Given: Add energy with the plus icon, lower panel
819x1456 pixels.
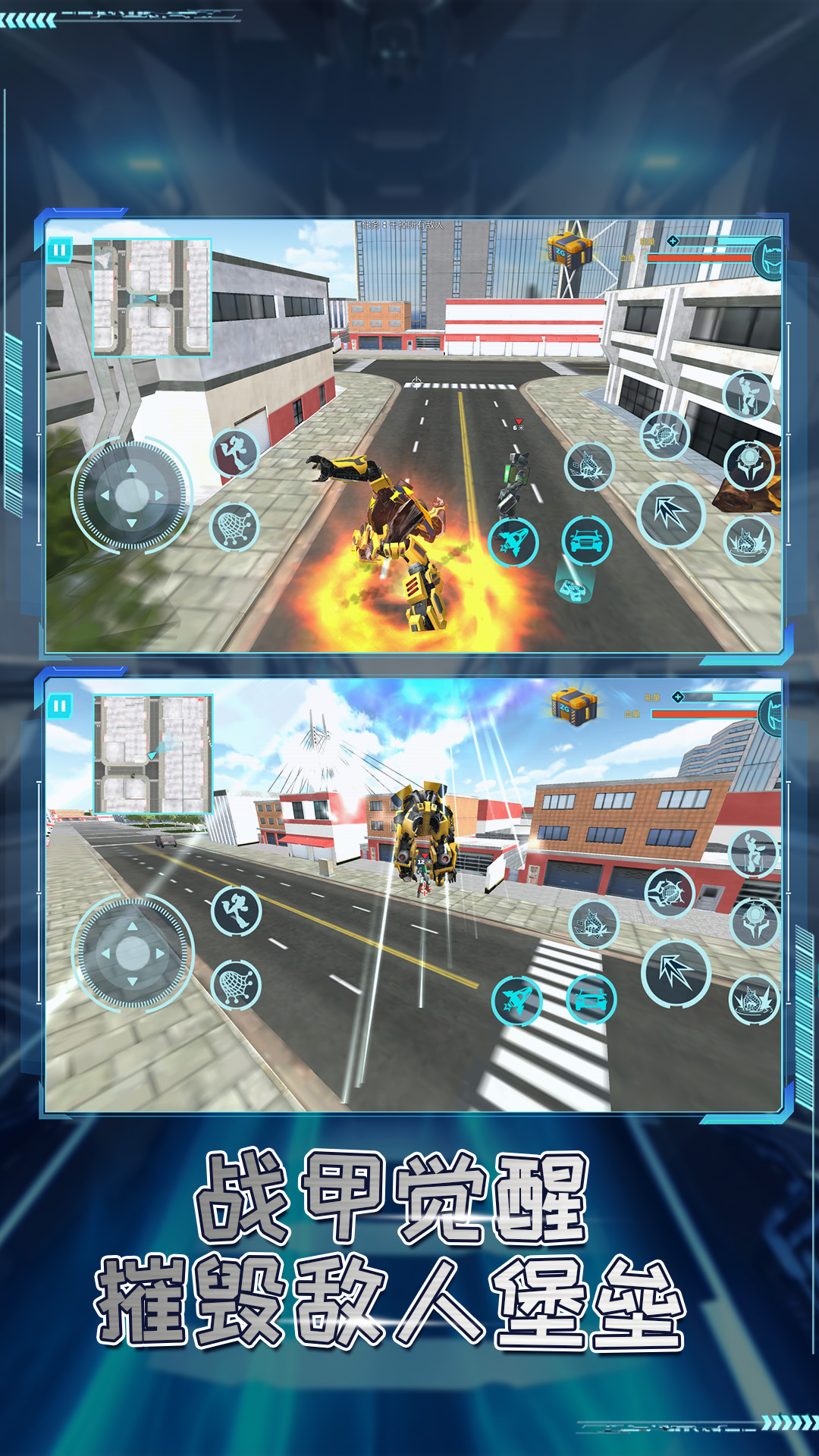Looking at the screenshot, I should (678, 697).
